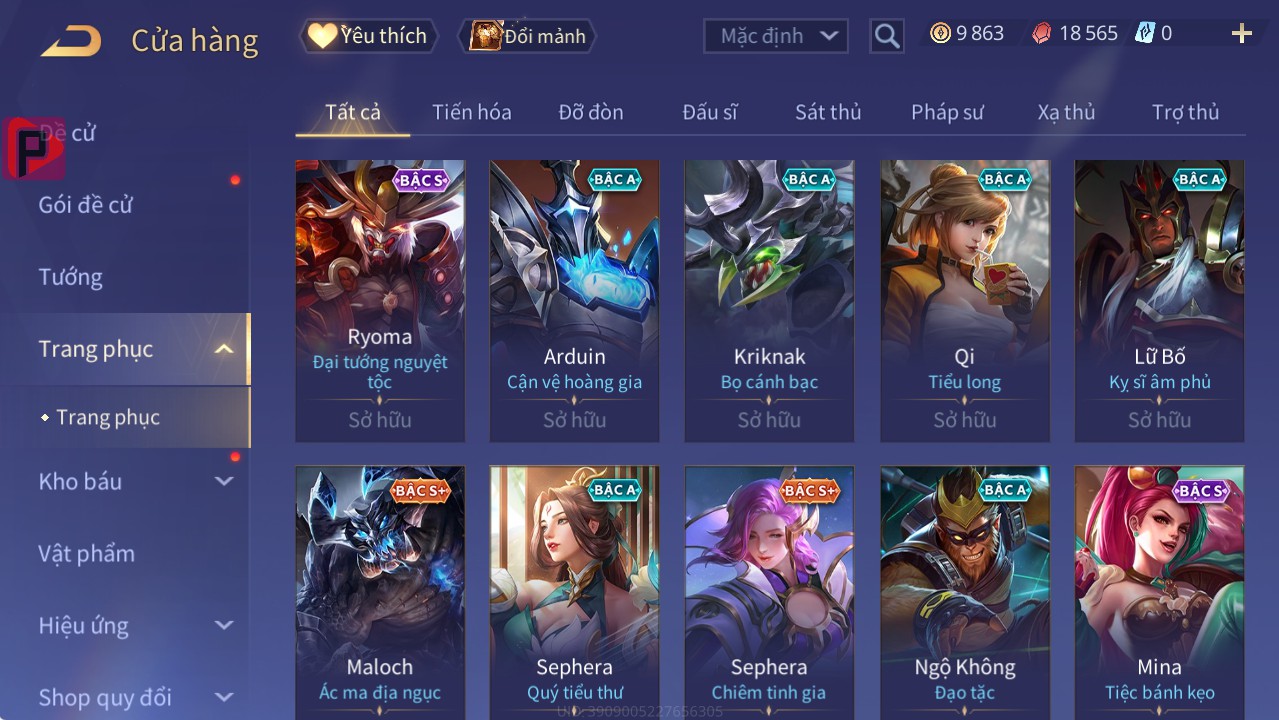View the Trợ thủ tab

coord(1185,112)
